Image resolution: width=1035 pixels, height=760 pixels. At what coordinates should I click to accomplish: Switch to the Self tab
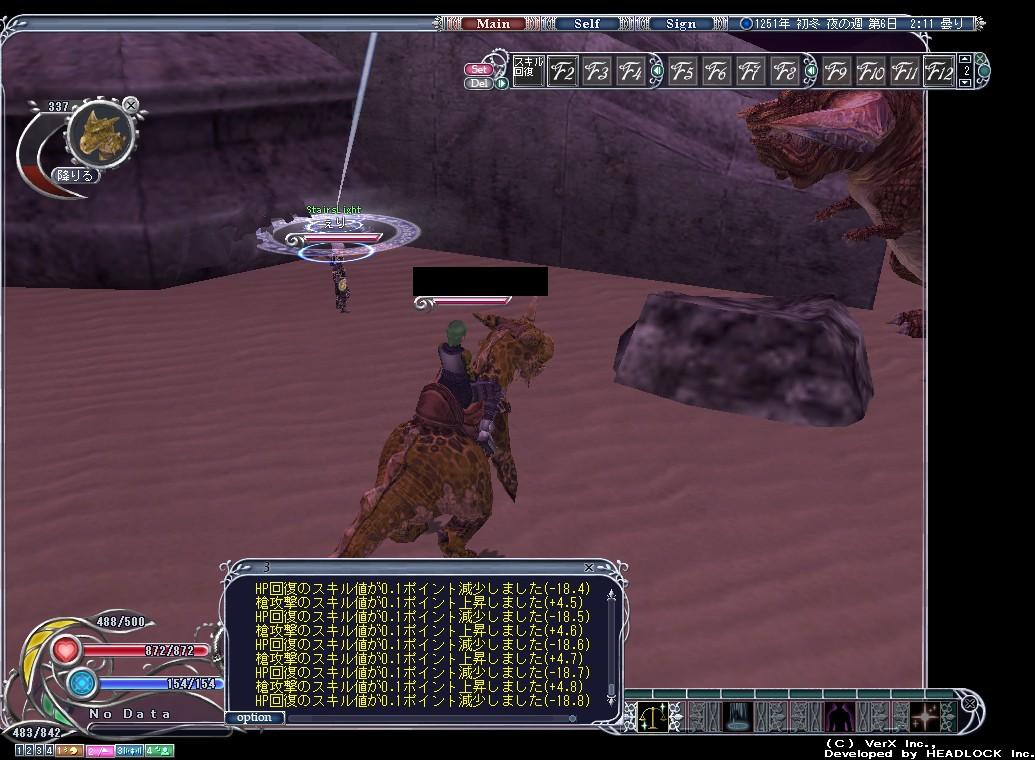tap(587, 24)
